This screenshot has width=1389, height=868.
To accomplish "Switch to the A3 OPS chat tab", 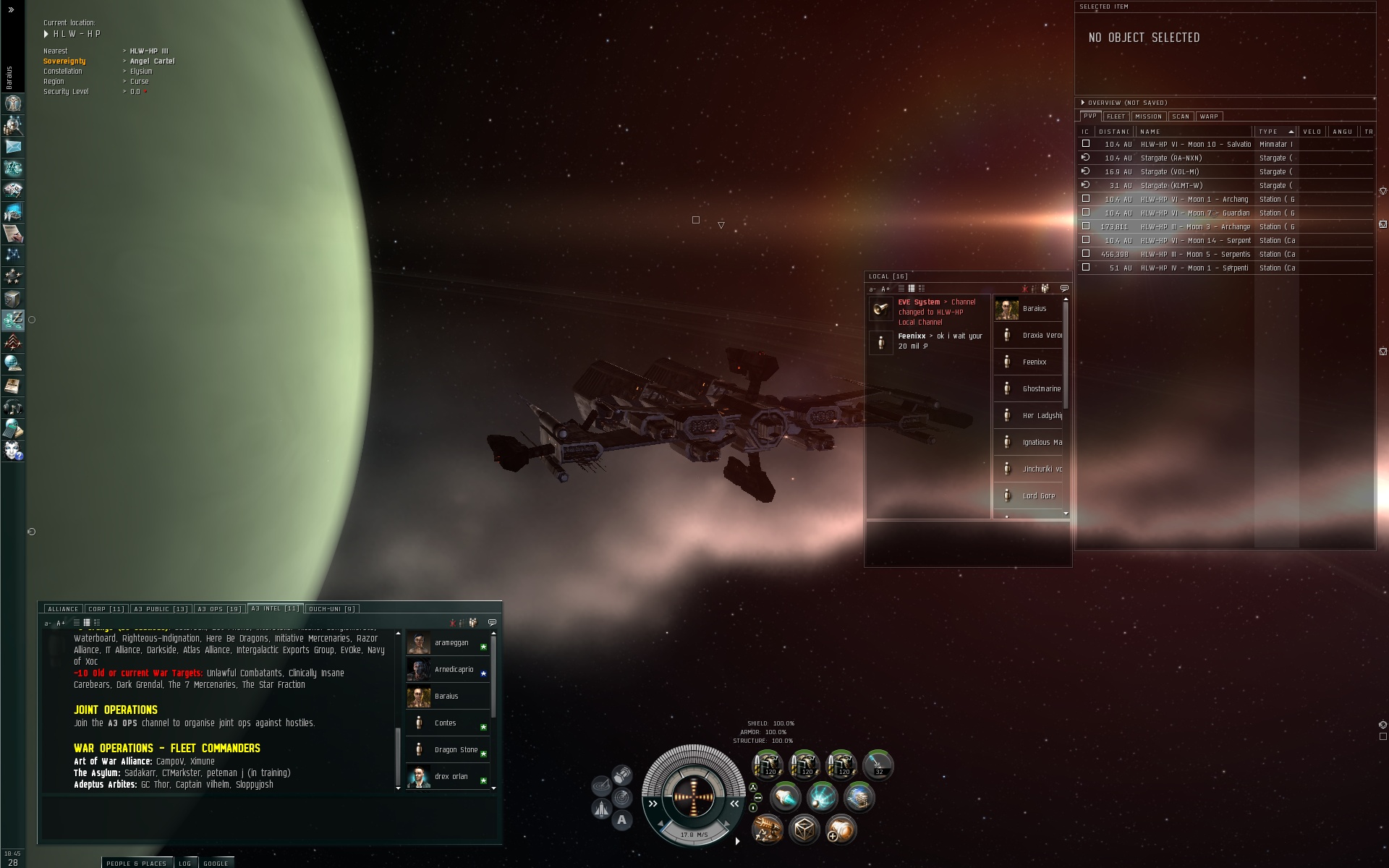I will tap(219, 609).
